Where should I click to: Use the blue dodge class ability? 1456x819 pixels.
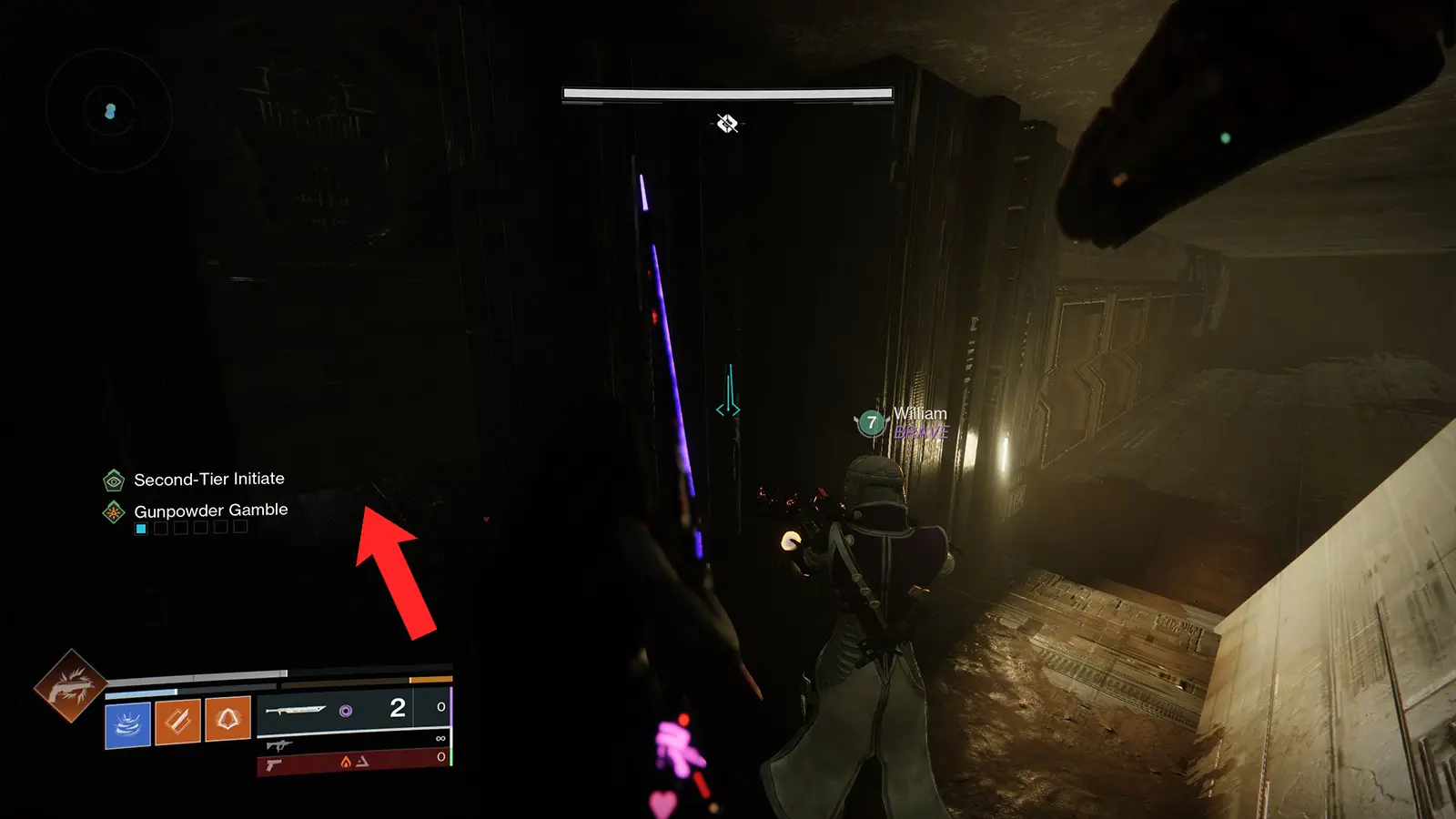coord(127,725)
